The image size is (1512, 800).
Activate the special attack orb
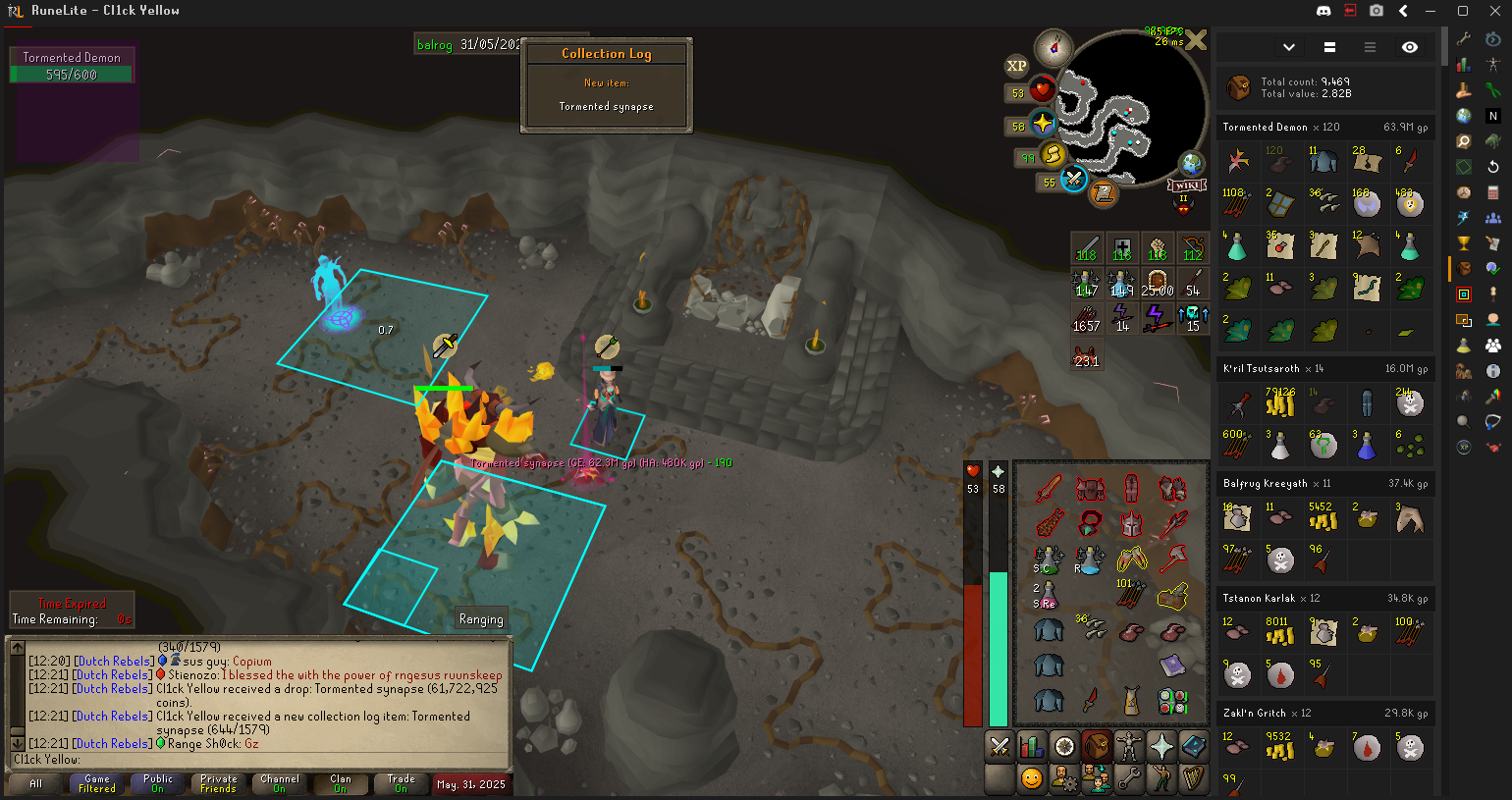coord(1073,181)
